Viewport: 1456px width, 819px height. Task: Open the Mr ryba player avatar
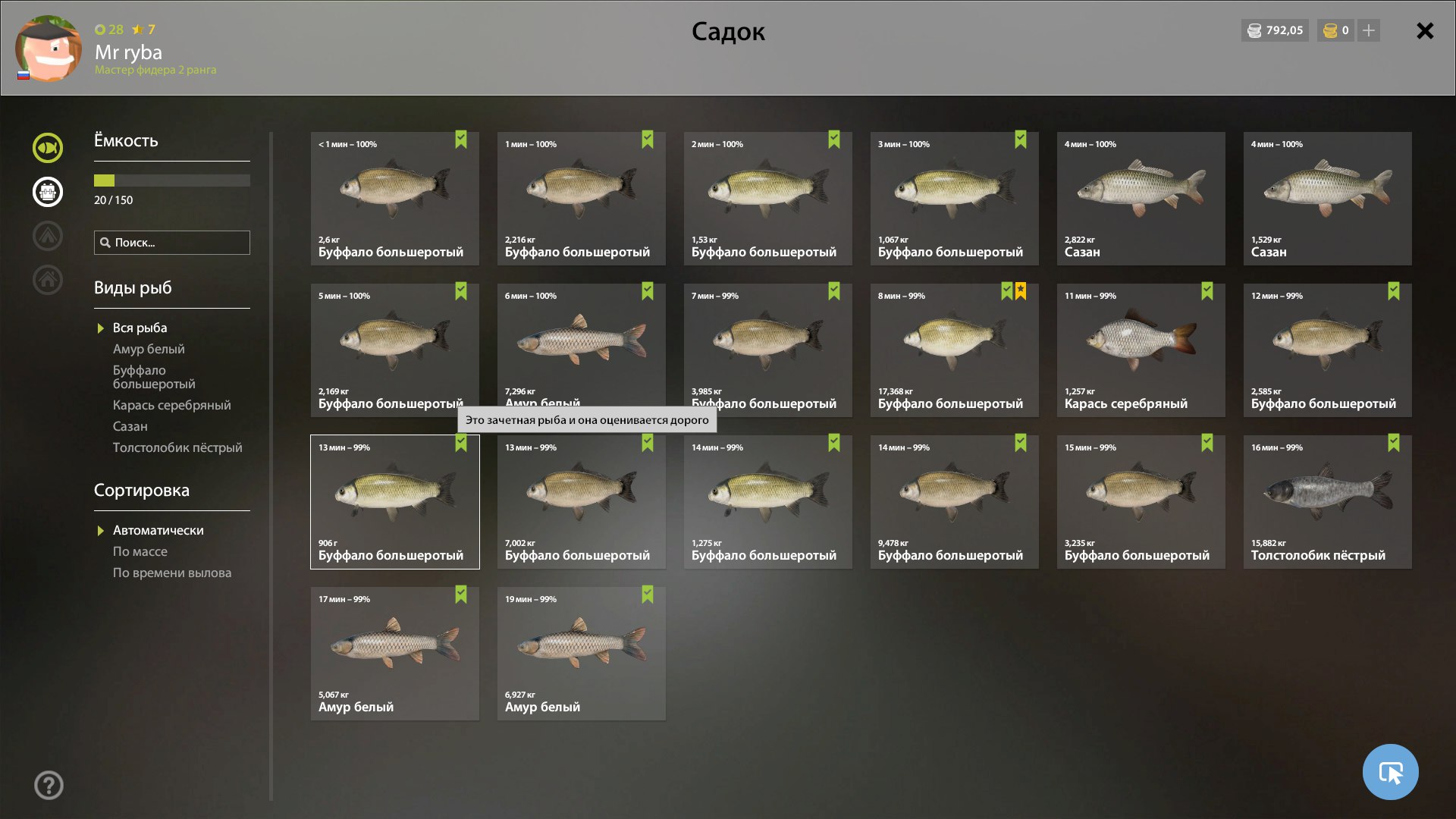pos(49,49)
